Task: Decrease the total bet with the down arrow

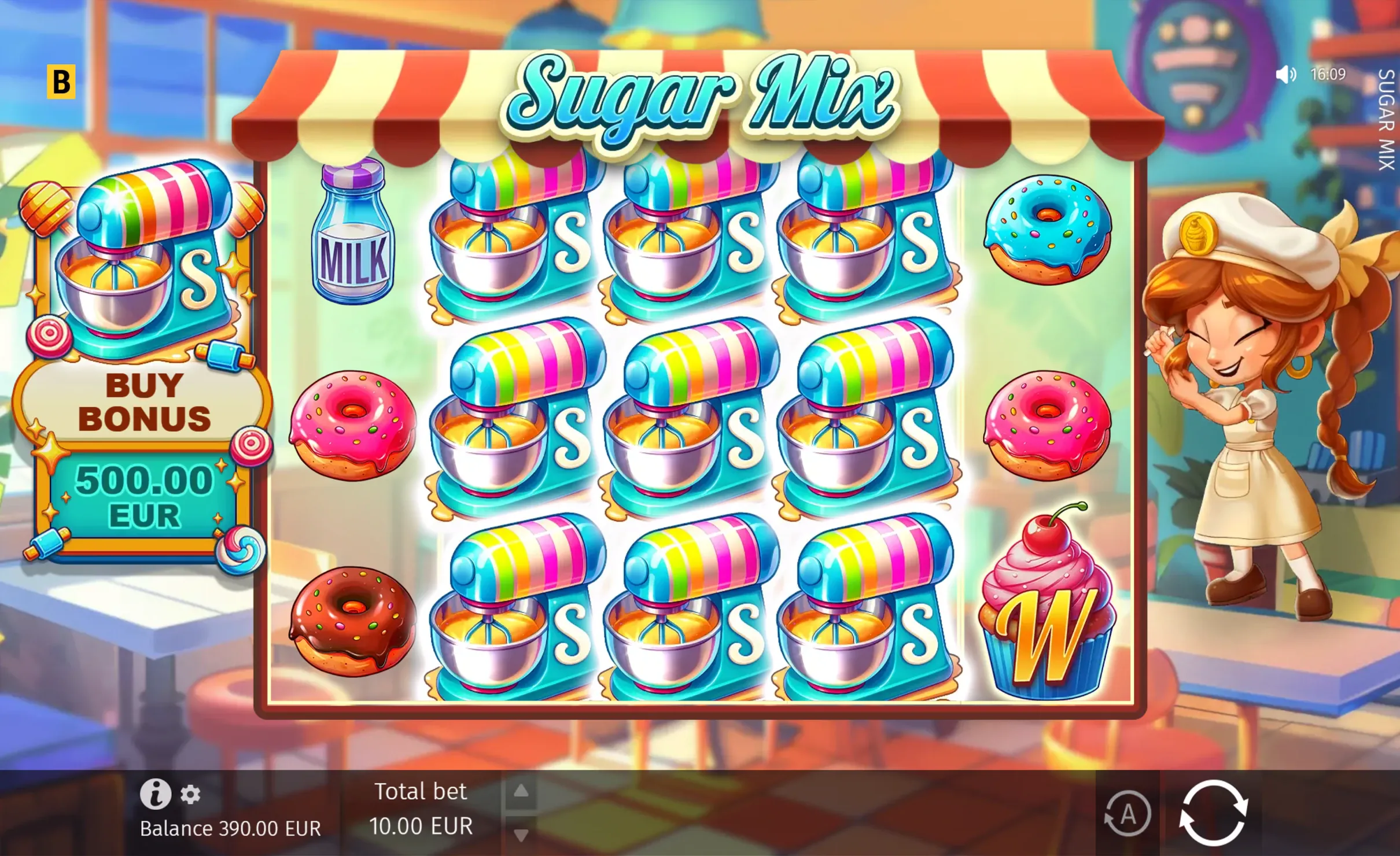Action: tap(521, 835)
